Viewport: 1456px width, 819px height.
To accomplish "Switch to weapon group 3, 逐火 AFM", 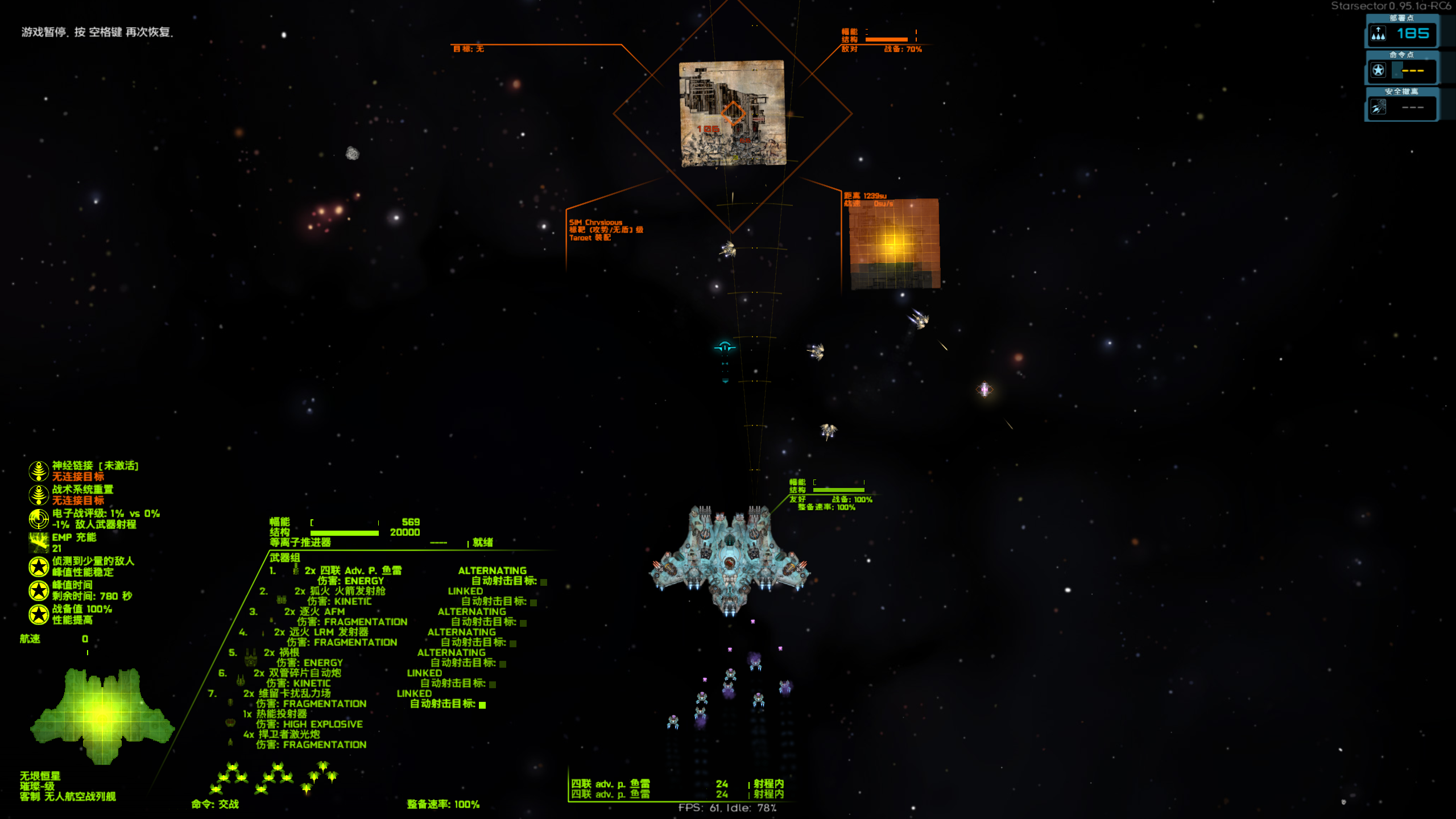I will tap(315, 611).
